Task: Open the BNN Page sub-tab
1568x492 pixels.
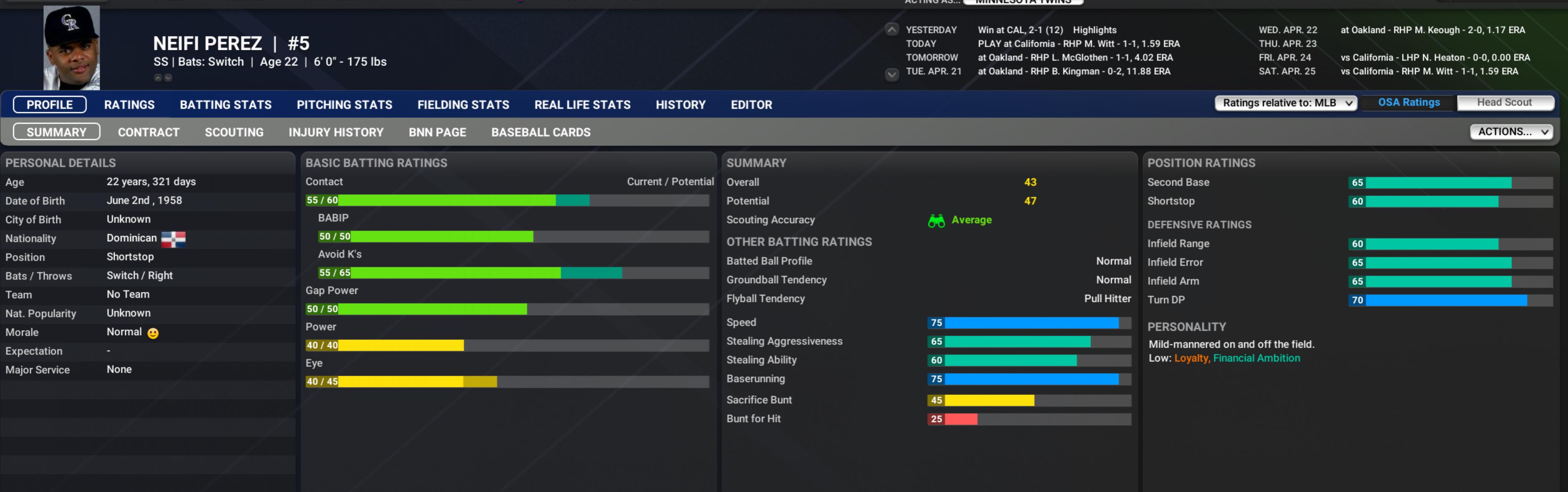Action: [x=437, y=132]
